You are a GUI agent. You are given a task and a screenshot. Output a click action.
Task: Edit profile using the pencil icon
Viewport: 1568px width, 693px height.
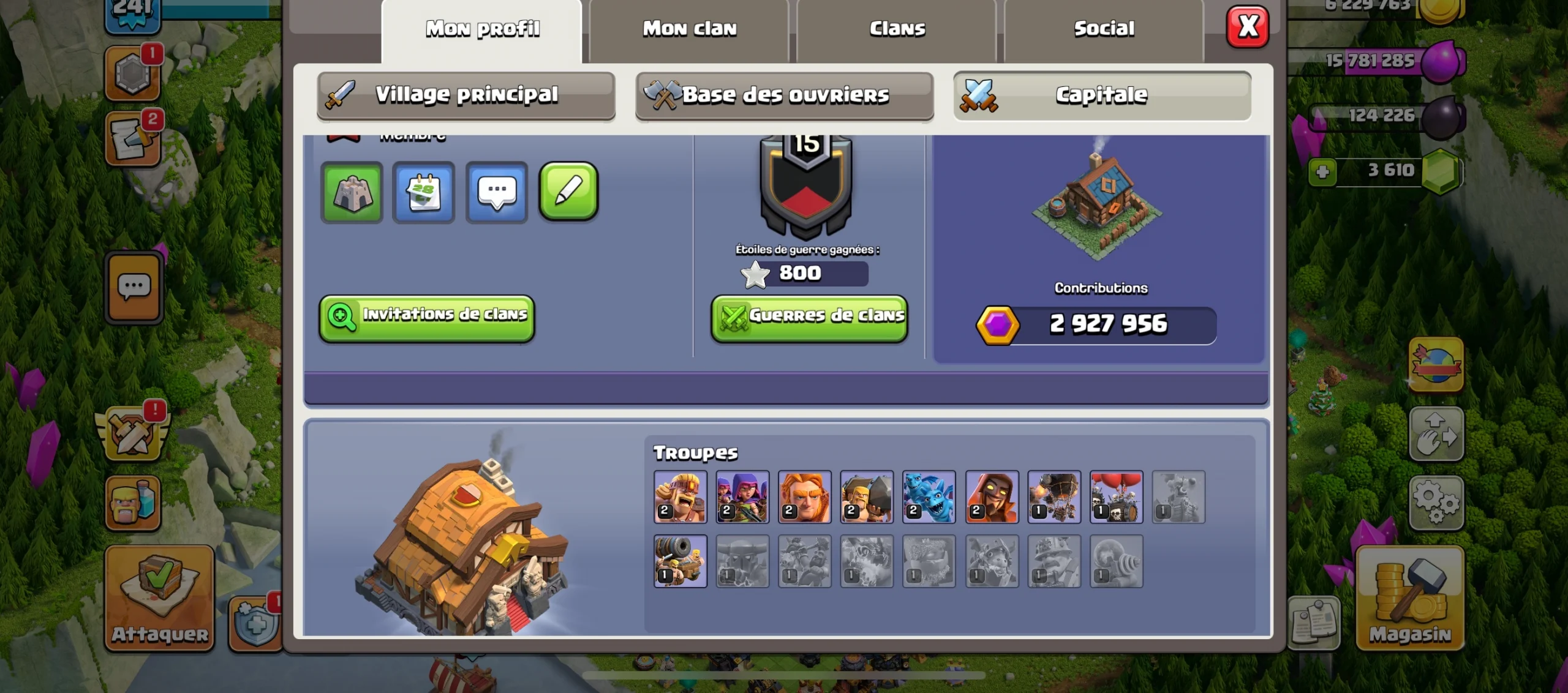[x=568, y=193]
